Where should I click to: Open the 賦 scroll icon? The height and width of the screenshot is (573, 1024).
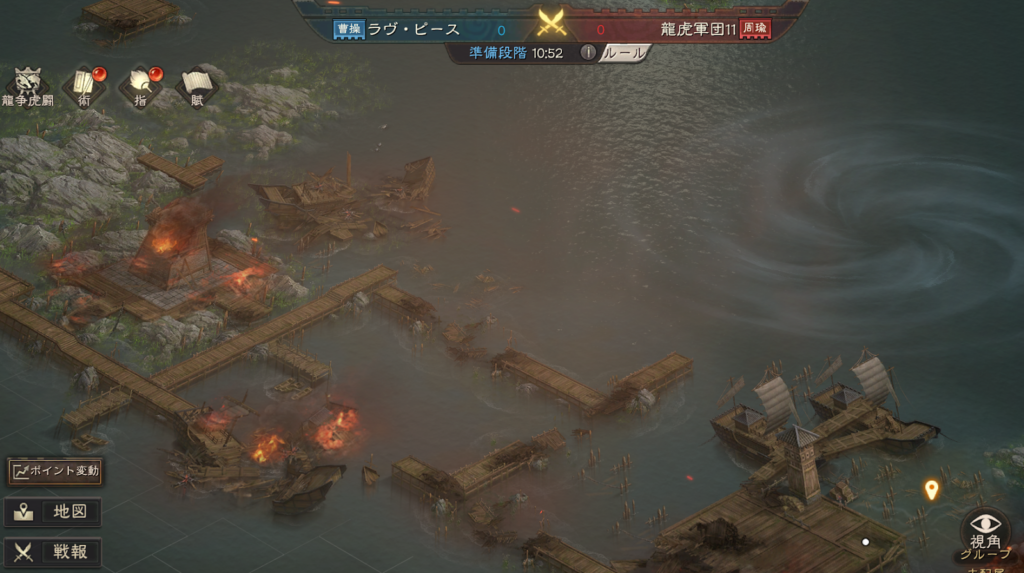[x=198, y=84]
